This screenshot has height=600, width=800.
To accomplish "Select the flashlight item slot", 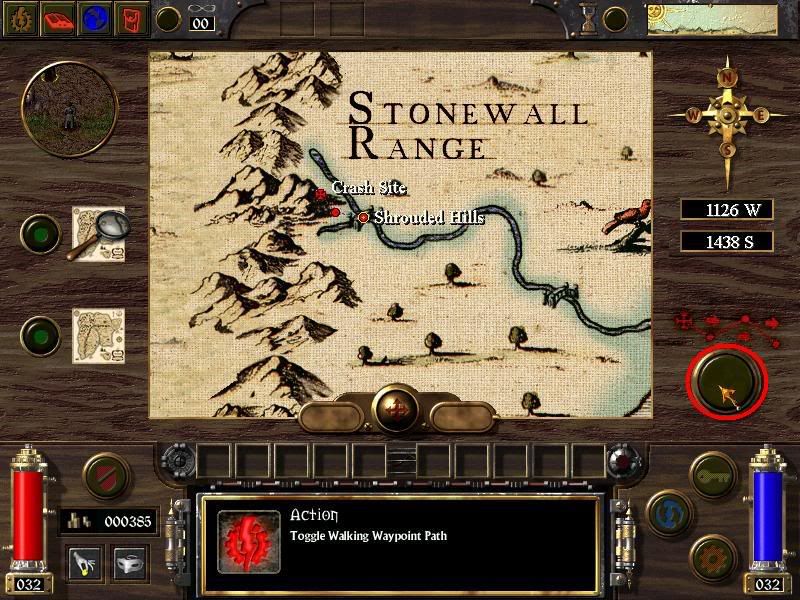I will click(83, 563).
